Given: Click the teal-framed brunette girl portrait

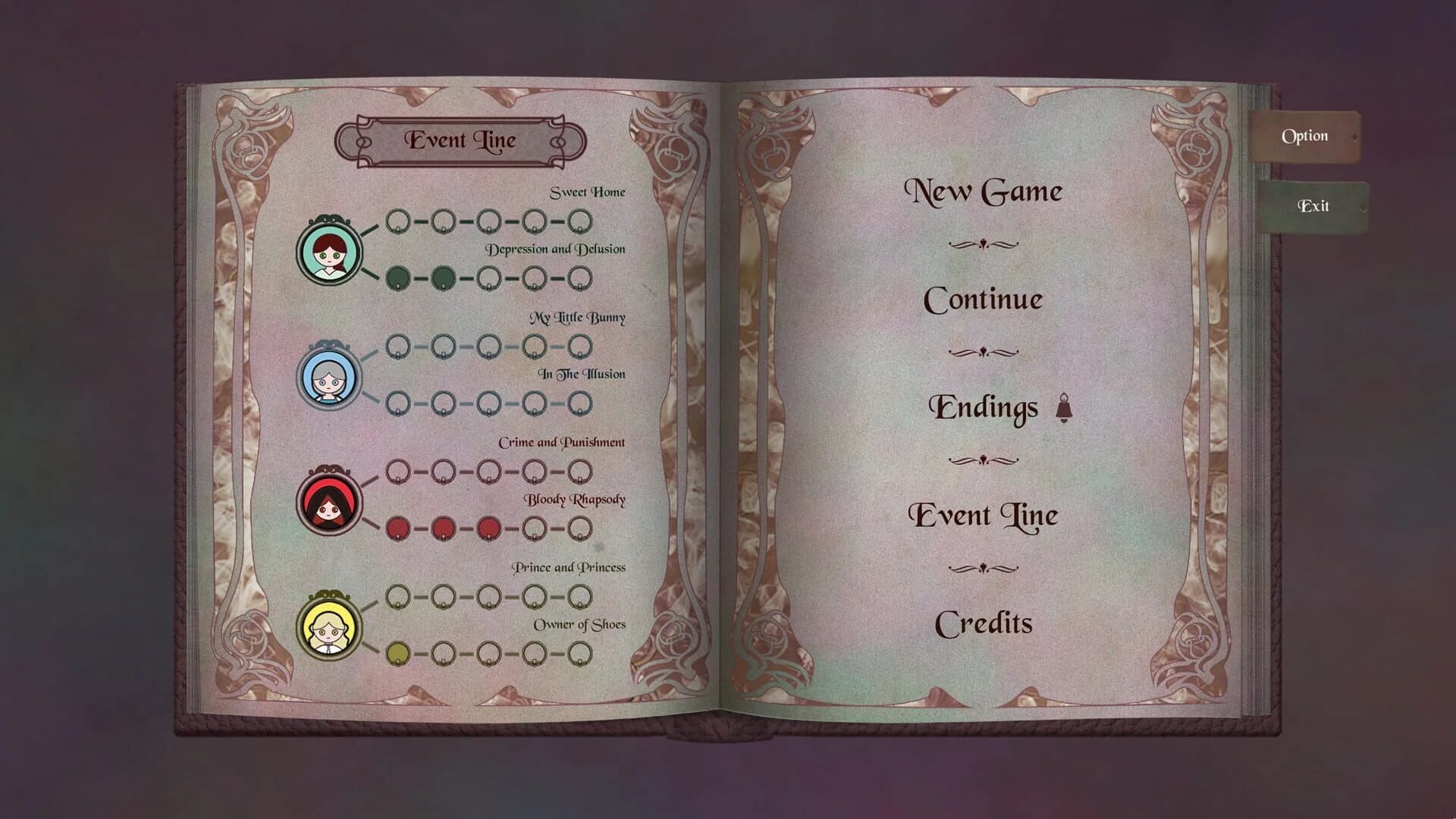Looking at the screenshot, I should pos(329,250).
